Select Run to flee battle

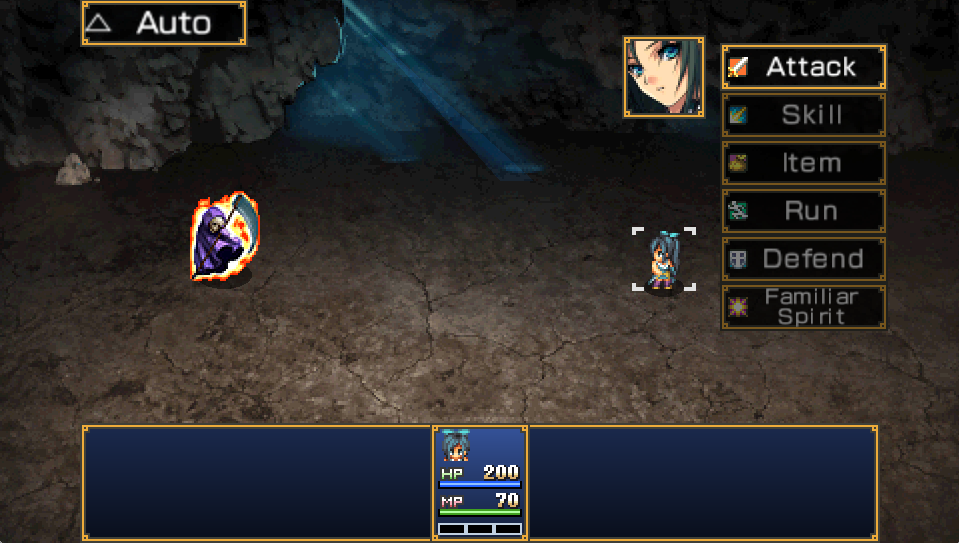[x=804, y=211]
